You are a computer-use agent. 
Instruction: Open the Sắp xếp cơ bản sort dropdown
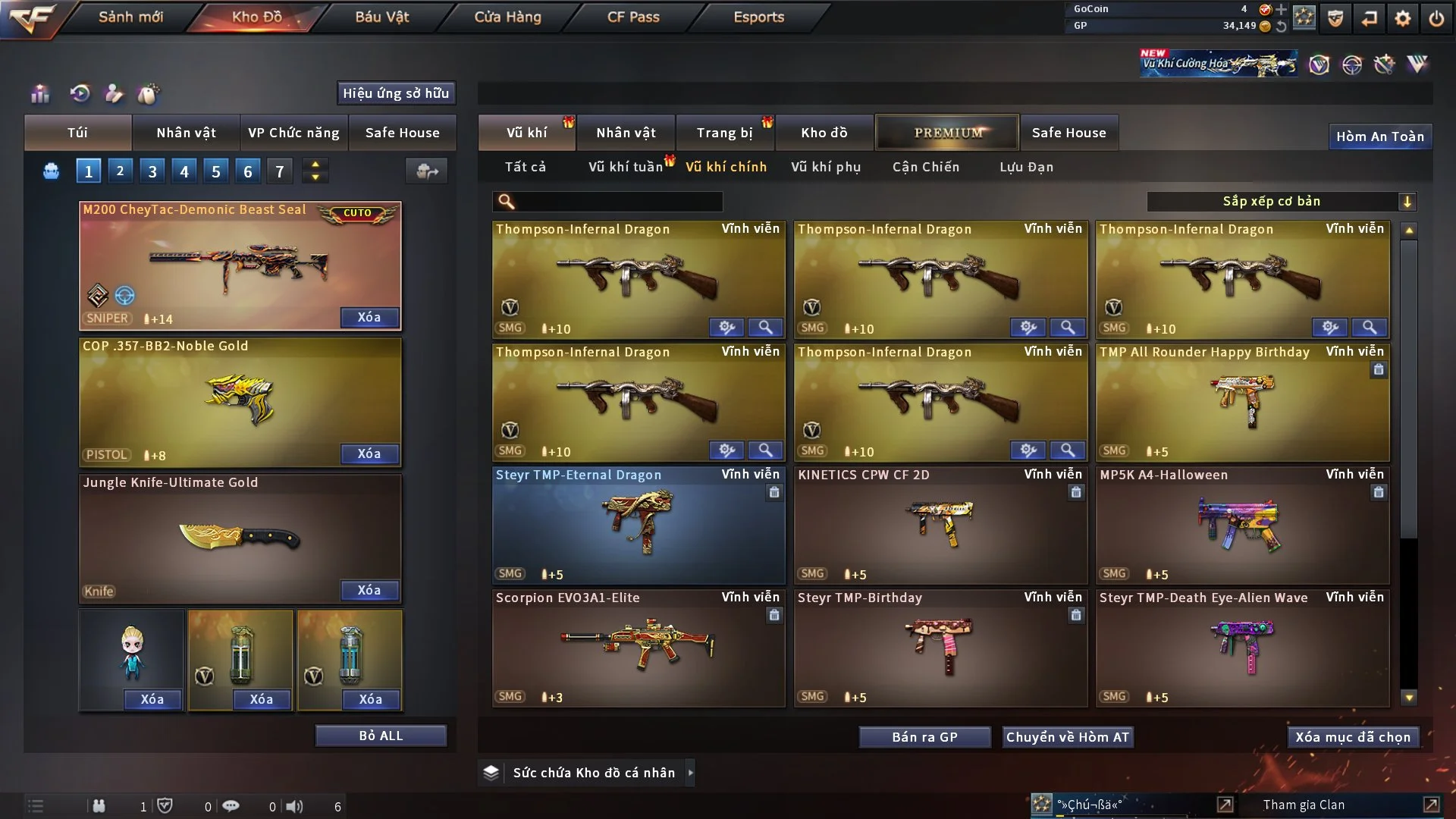point(1281,202)
